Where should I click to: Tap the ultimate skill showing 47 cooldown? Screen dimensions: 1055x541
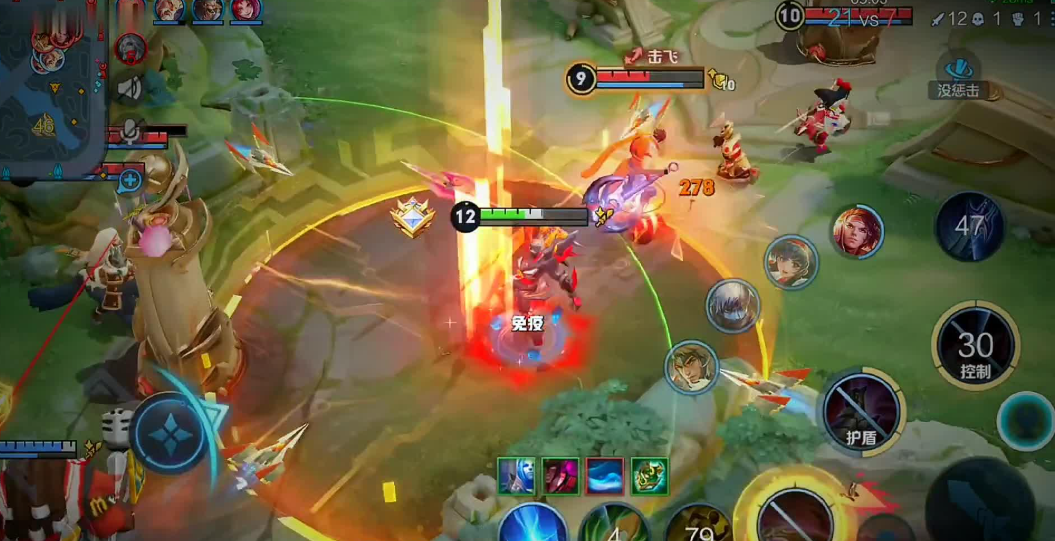click(969, 226)
